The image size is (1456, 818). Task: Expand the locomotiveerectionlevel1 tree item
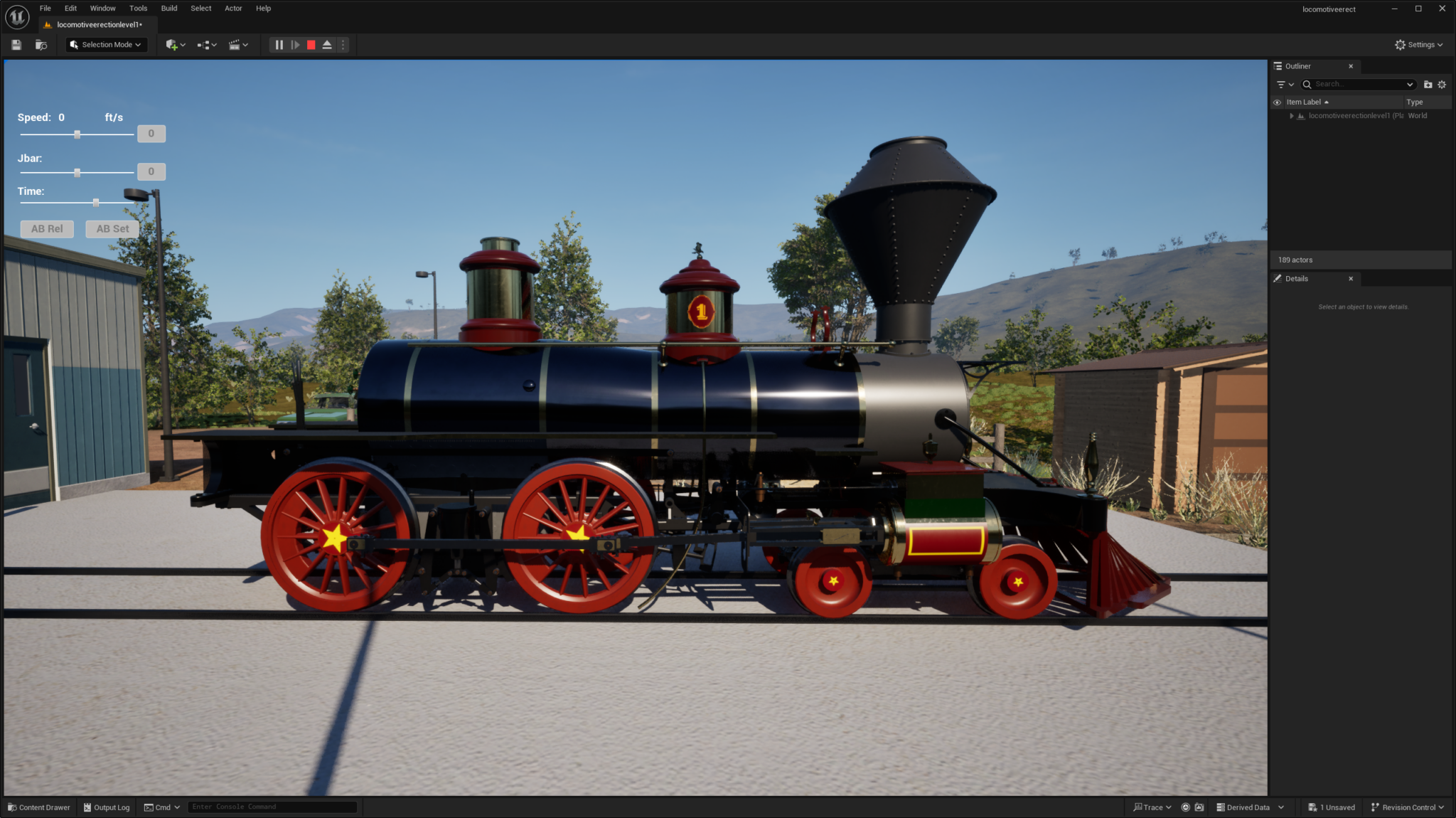[x=1292, y=115]
